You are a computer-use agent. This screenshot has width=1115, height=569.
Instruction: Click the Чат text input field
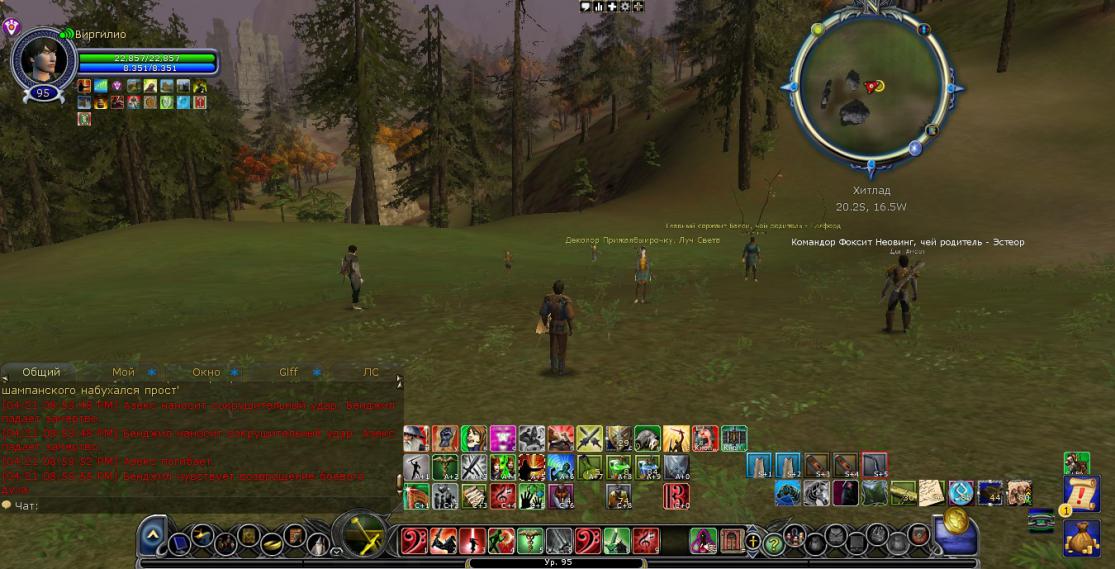(200, 505)
